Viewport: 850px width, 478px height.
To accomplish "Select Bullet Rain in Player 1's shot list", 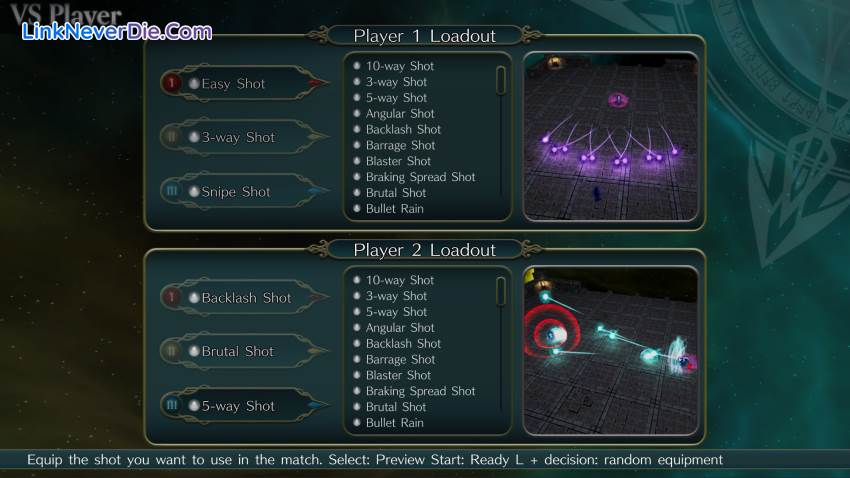I will pos(394,209).
